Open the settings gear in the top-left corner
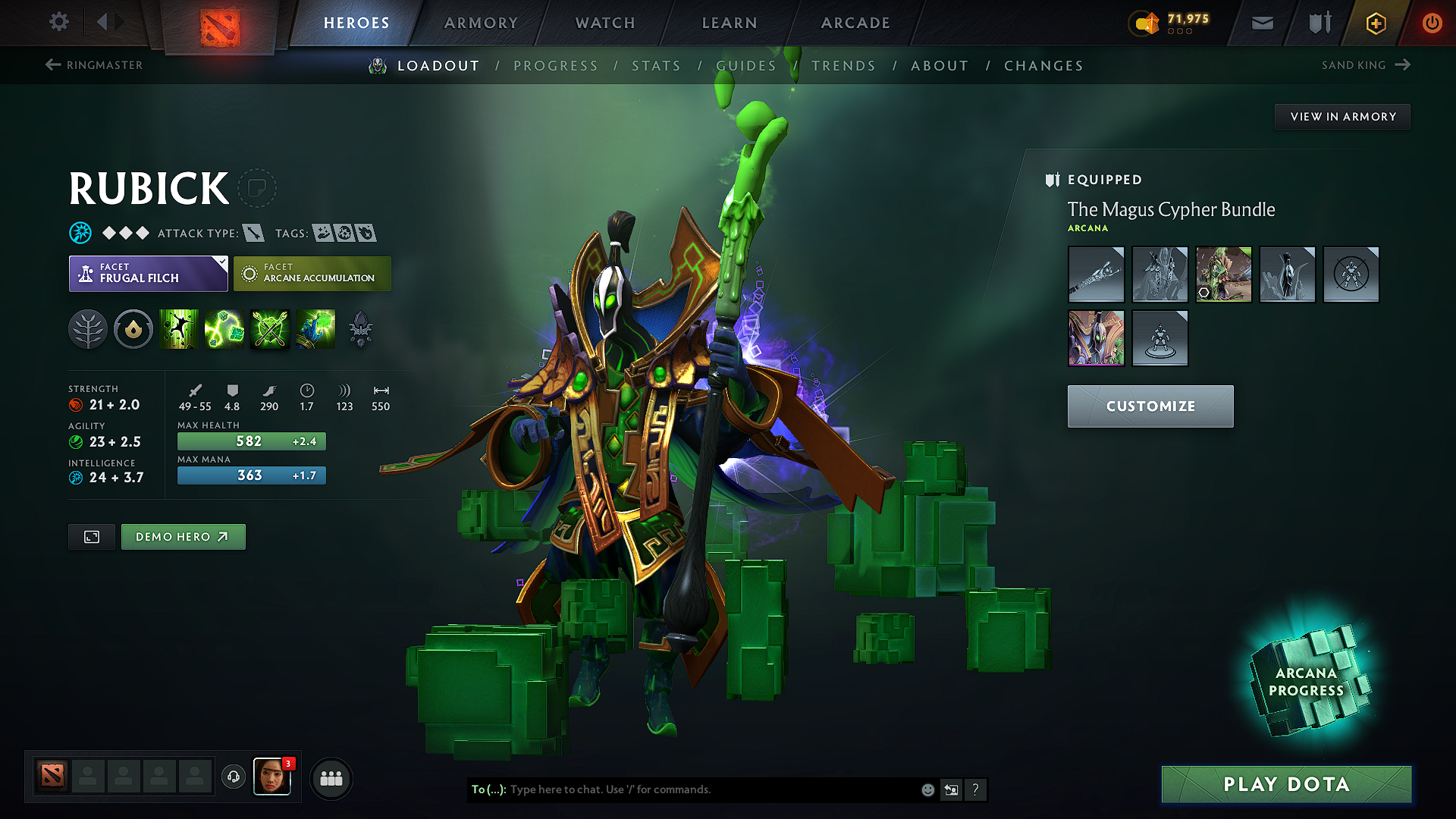Viewport: 1456px width, 819px height. pos(58,22)
